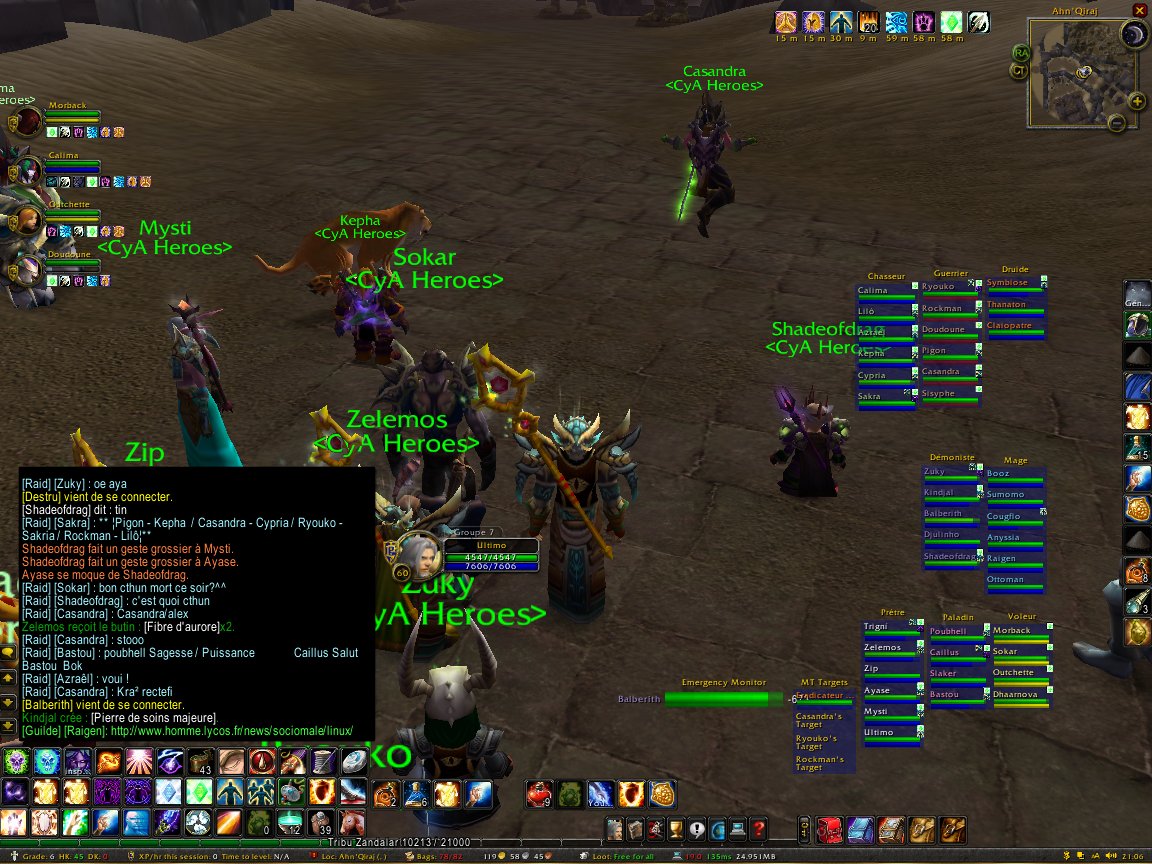
Task: Open the red backpack bag slot
Action: pyautogui.click(x=831, y=829)
